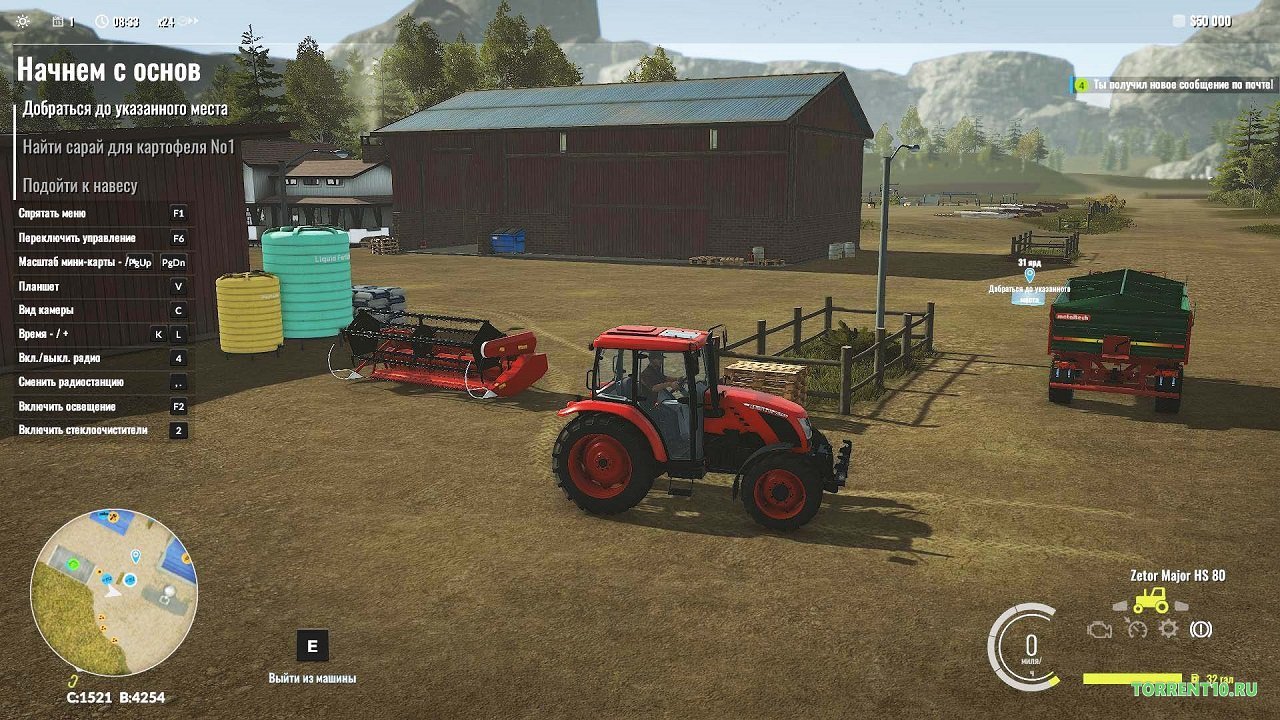Viewport: 1280px width, 720px height.
Task: Click the engine status icon
Action: point(1100,630)
